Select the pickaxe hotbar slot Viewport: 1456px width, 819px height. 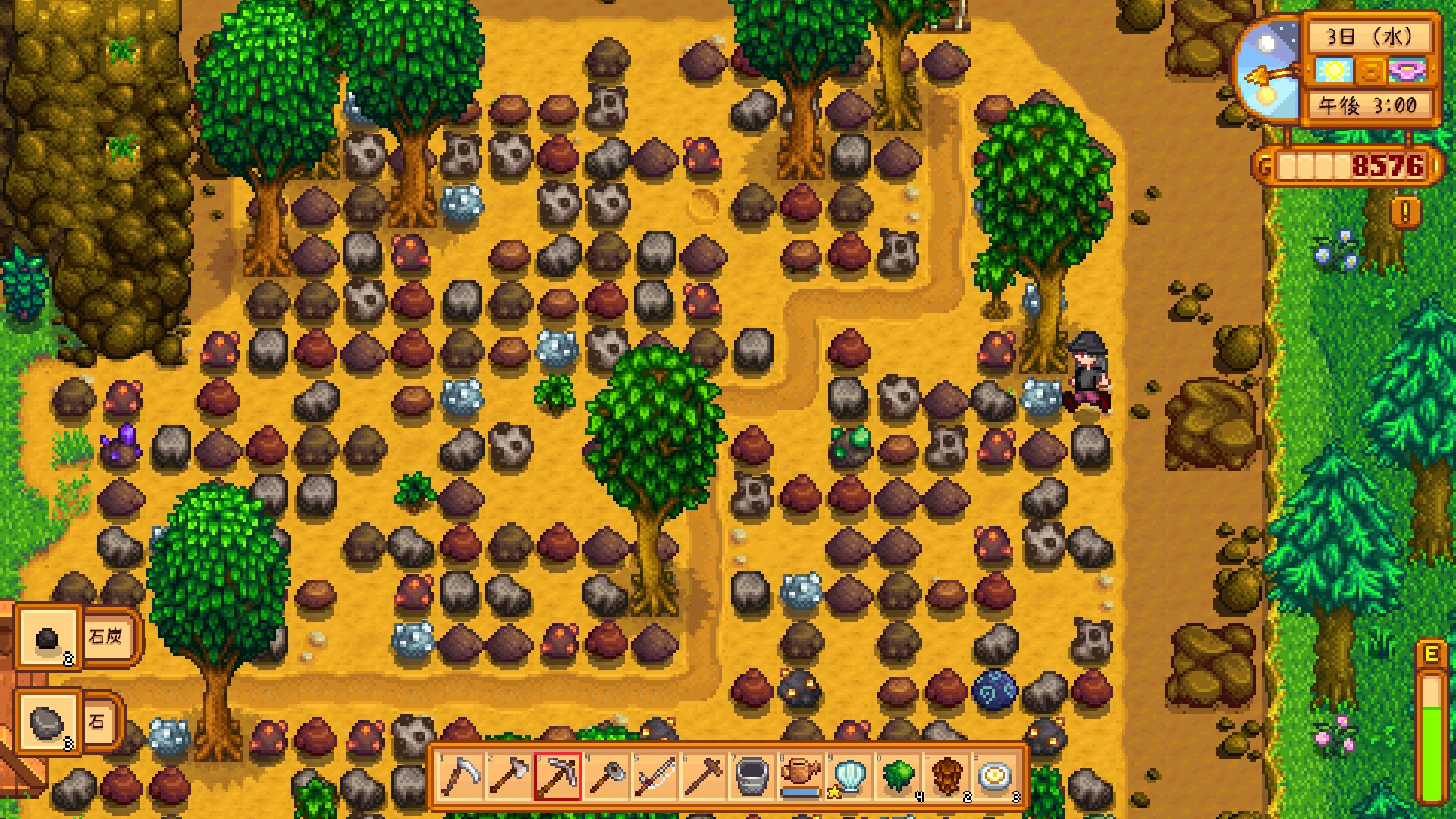(x=558, y=777)
